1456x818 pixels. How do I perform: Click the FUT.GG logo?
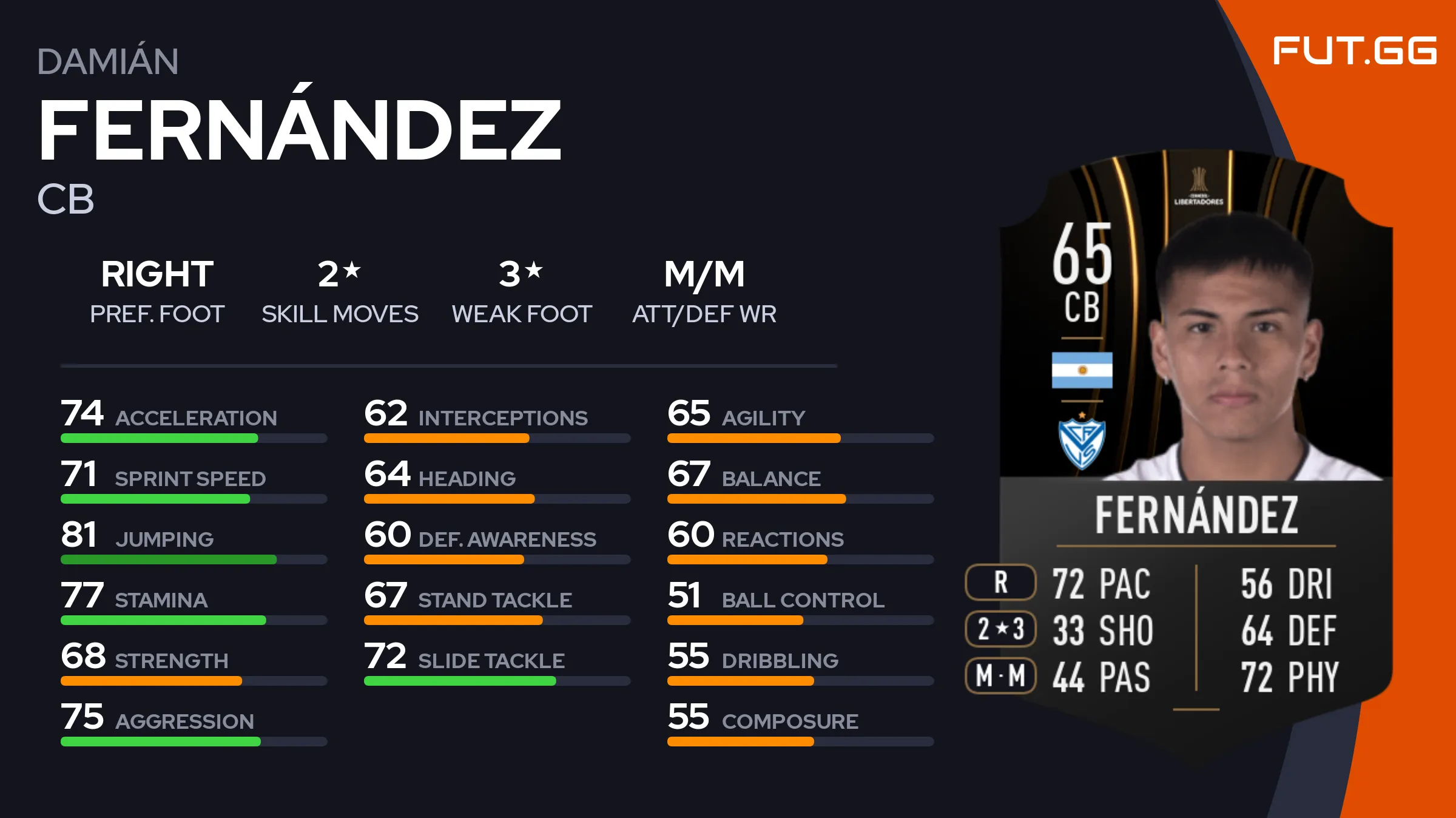tap(1354, 51)
